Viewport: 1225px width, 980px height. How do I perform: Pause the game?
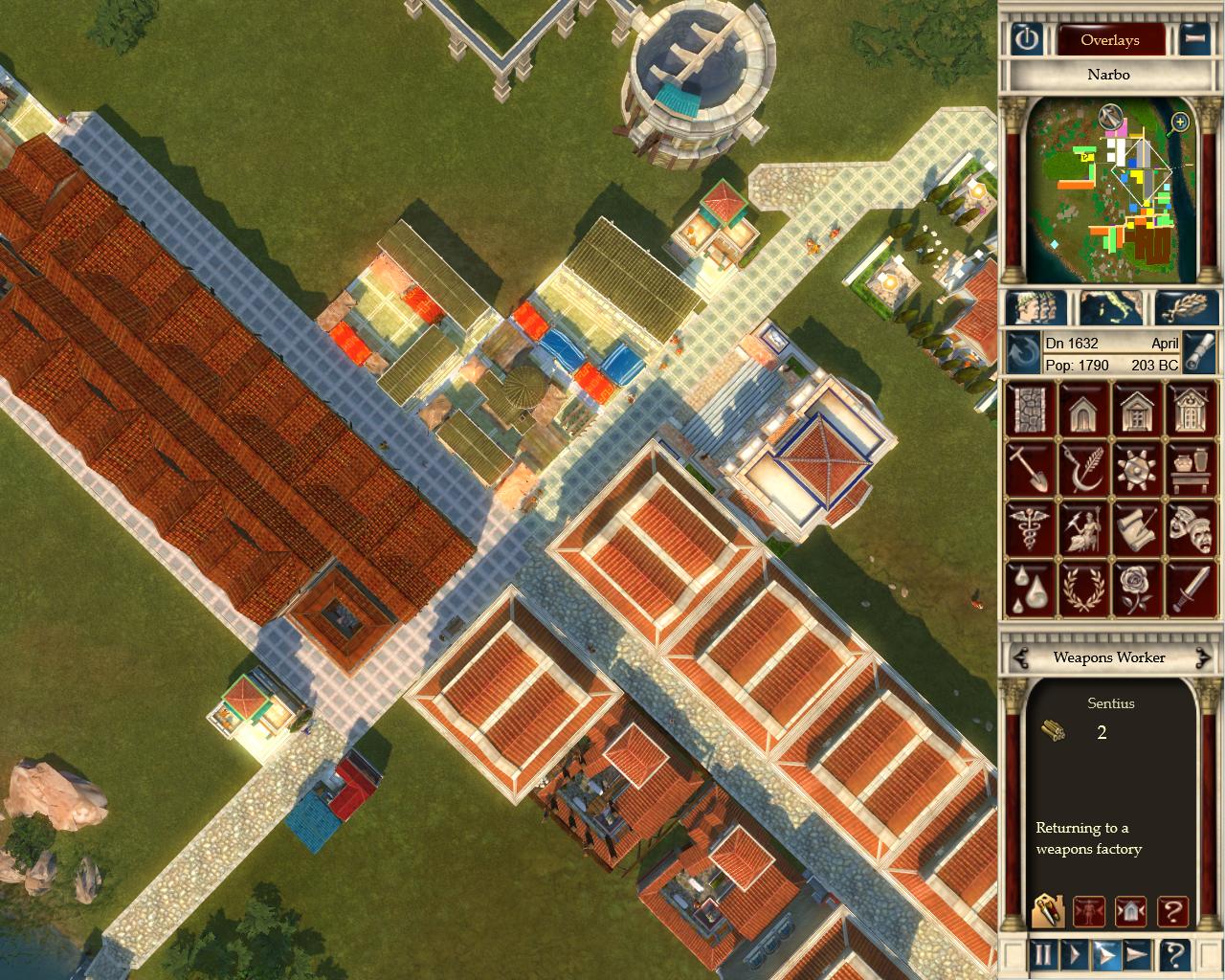[1043, 954]
